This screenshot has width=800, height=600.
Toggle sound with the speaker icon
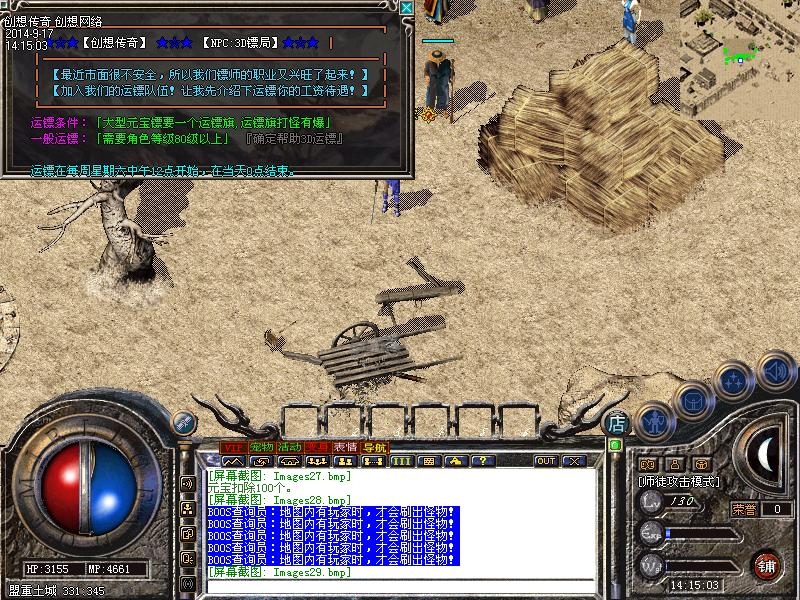[x=774, y=370]
